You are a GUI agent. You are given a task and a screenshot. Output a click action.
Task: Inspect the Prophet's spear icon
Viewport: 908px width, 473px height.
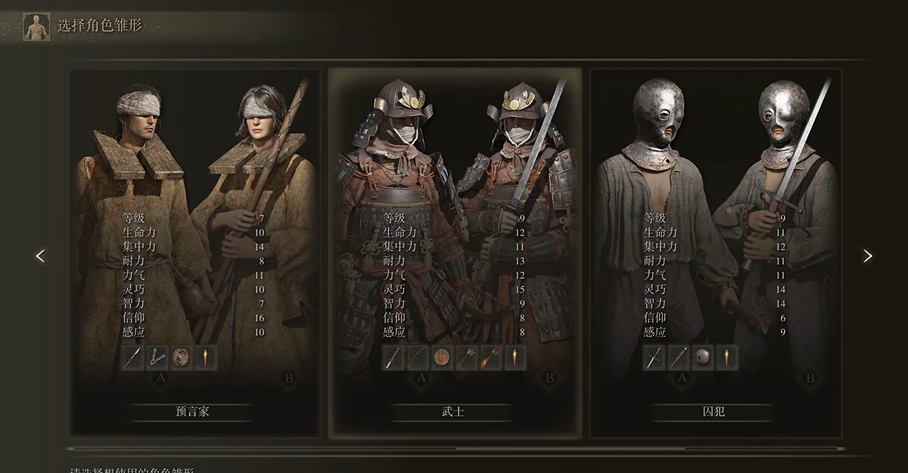132,357
